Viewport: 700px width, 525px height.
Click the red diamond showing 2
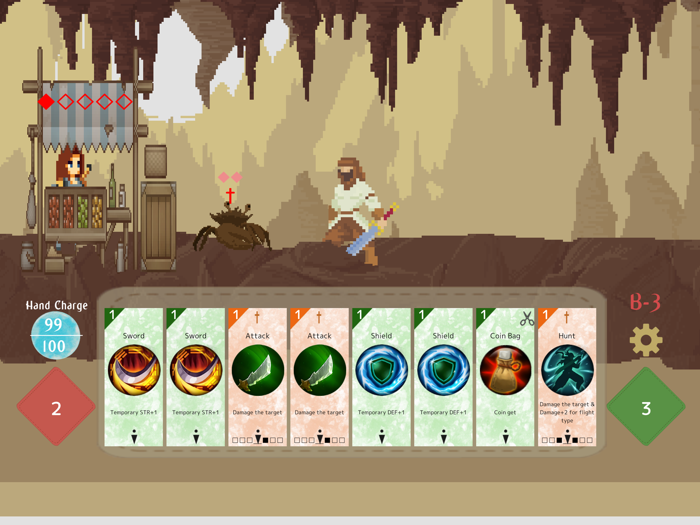[57, 408]
